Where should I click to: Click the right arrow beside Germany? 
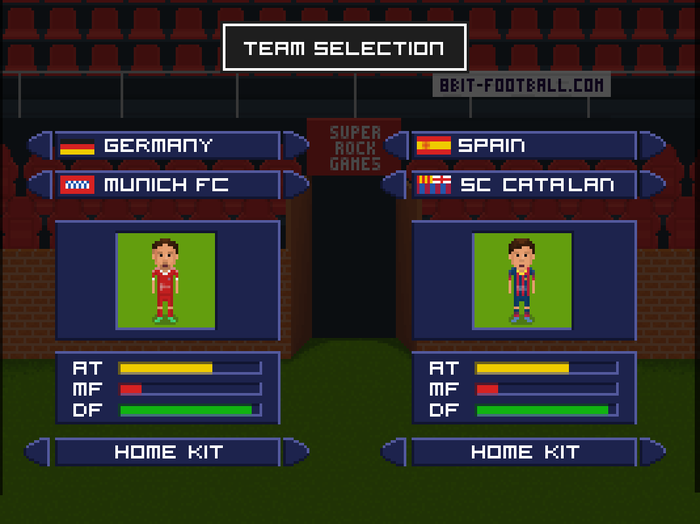pos(296,146)
